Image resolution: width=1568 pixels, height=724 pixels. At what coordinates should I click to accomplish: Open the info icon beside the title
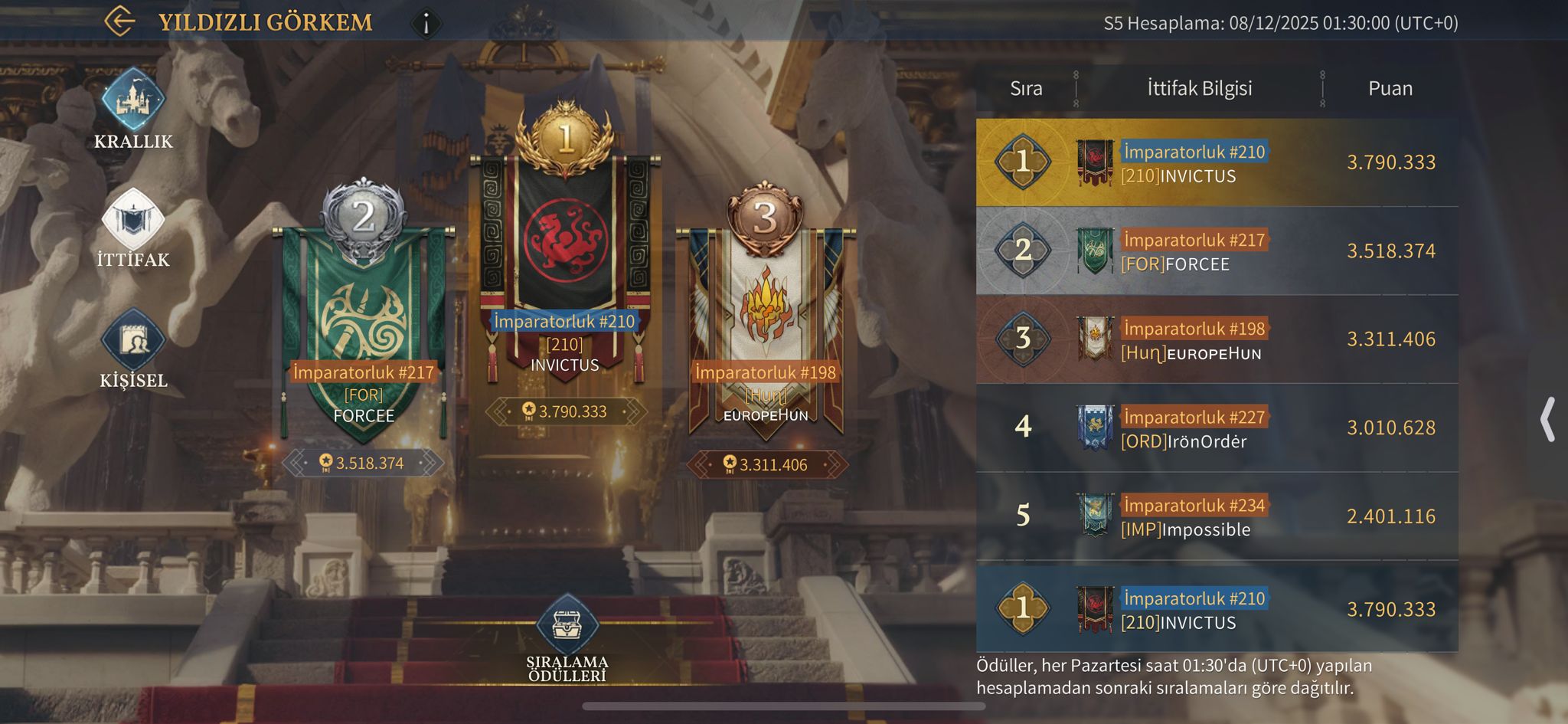pyautogui.click(x=426, y=23)
